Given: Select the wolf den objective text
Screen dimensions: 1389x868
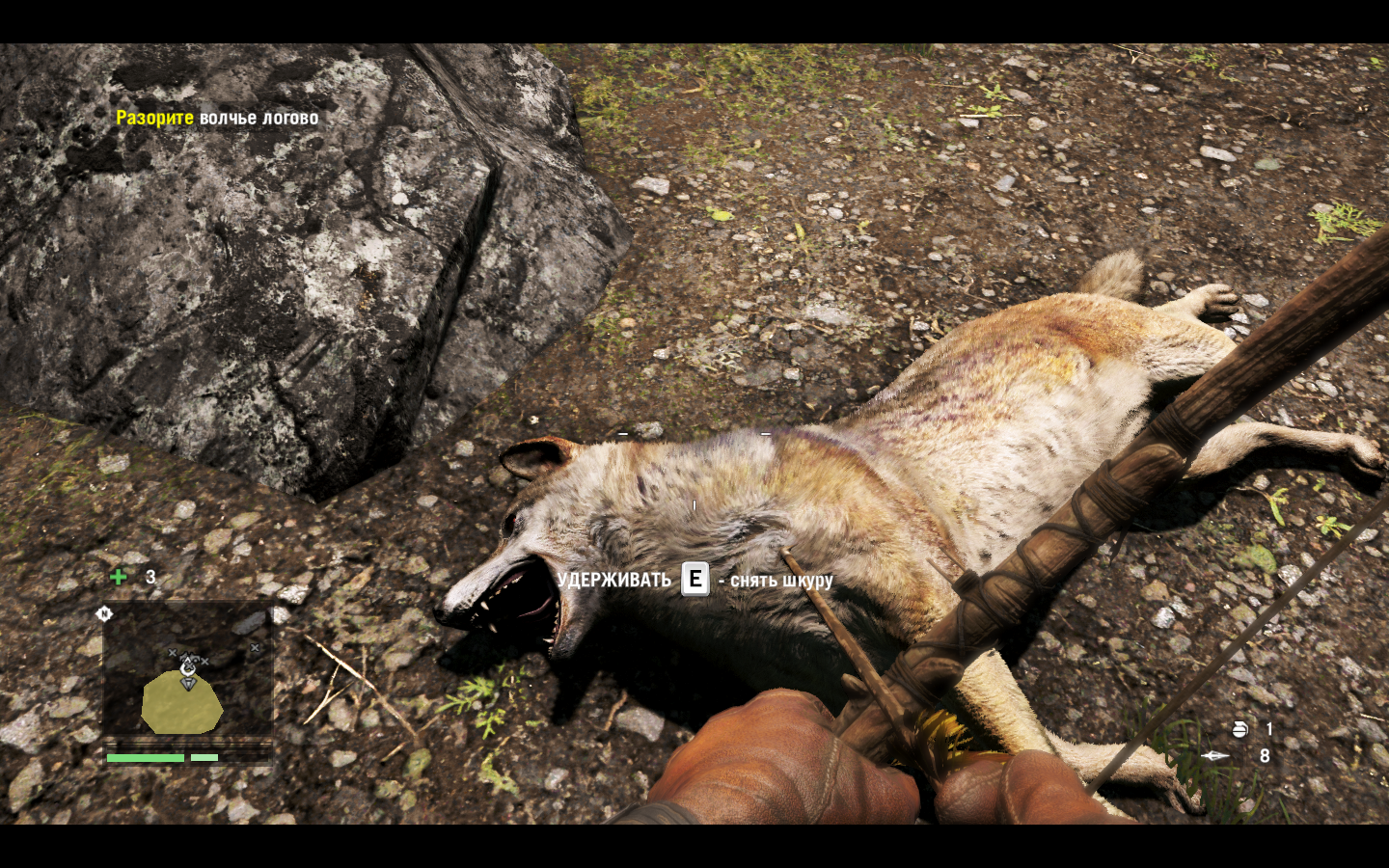Looking at the screenshot, I should [217, 118].
